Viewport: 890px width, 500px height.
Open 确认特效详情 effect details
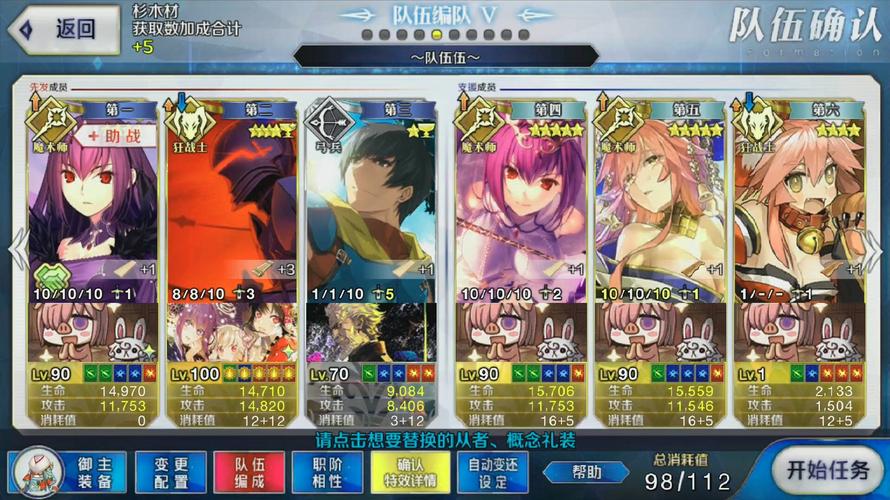tap(410, 472)
